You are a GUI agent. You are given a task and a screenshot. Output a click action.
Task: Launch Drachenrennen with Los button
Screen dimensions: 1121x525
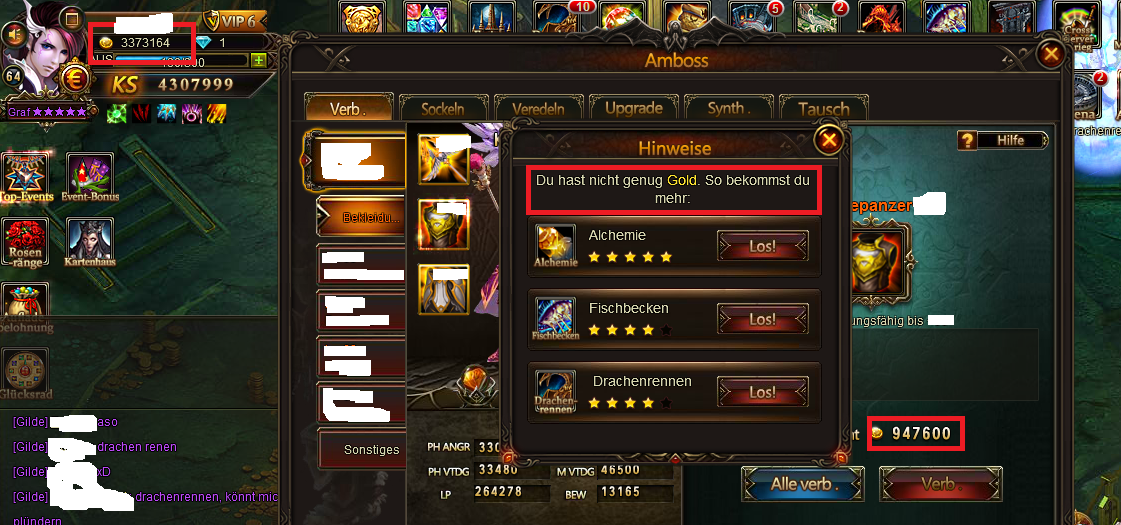tap(762, 392)
